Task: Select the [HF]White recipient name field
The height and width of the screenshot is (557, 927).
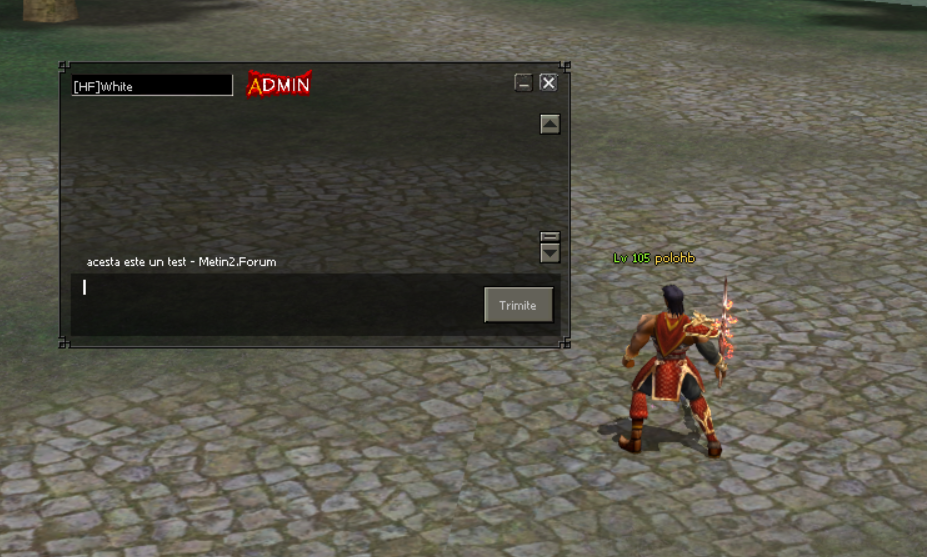Action: pyautogui.click(x=152, y=86)
